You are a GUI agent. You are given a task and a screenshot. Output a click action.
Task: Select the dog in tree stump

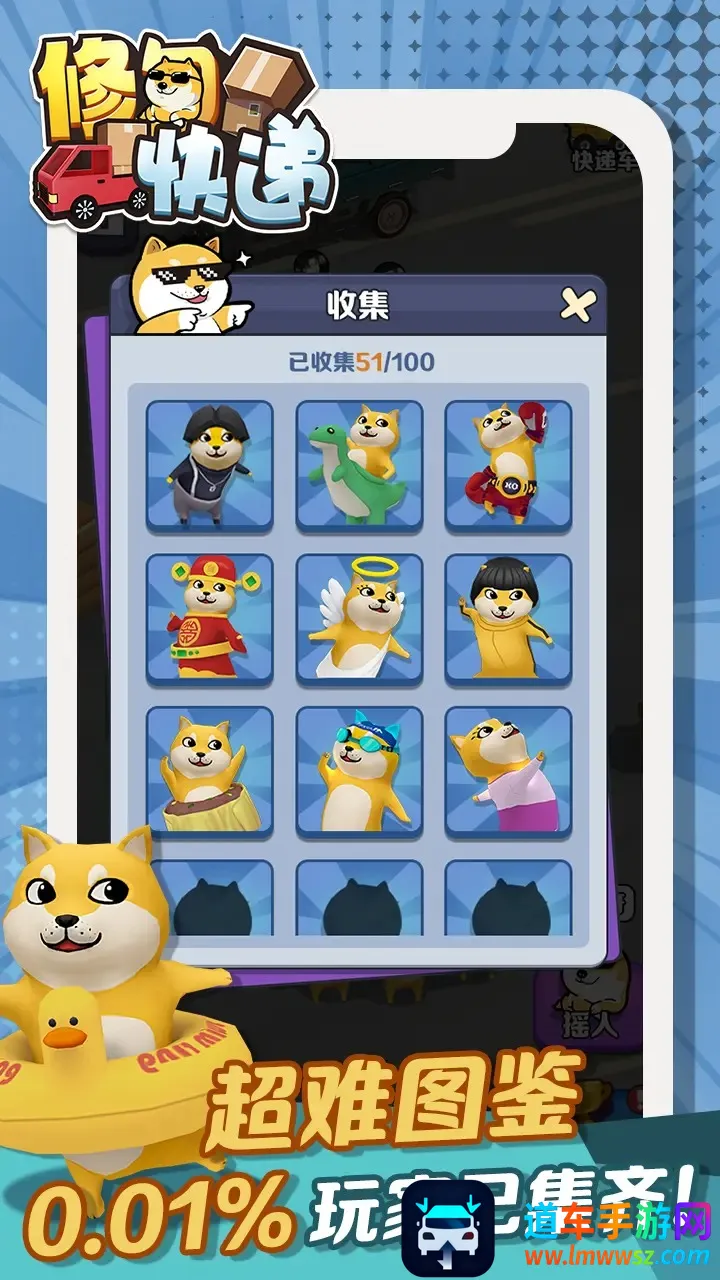point(210,772)
